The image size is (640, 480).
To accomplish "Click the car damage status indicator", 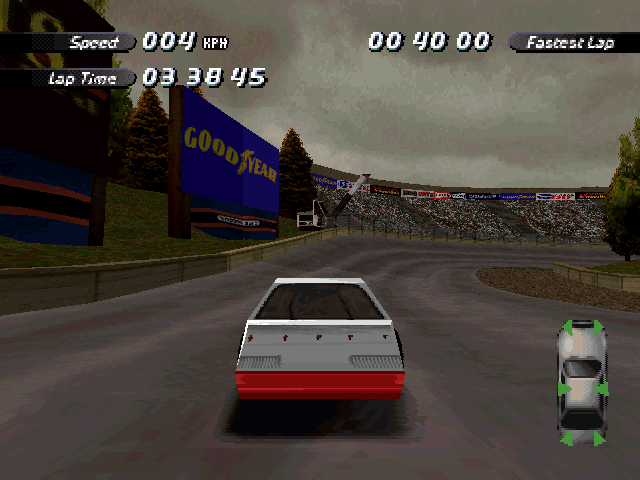I will 582,382.
